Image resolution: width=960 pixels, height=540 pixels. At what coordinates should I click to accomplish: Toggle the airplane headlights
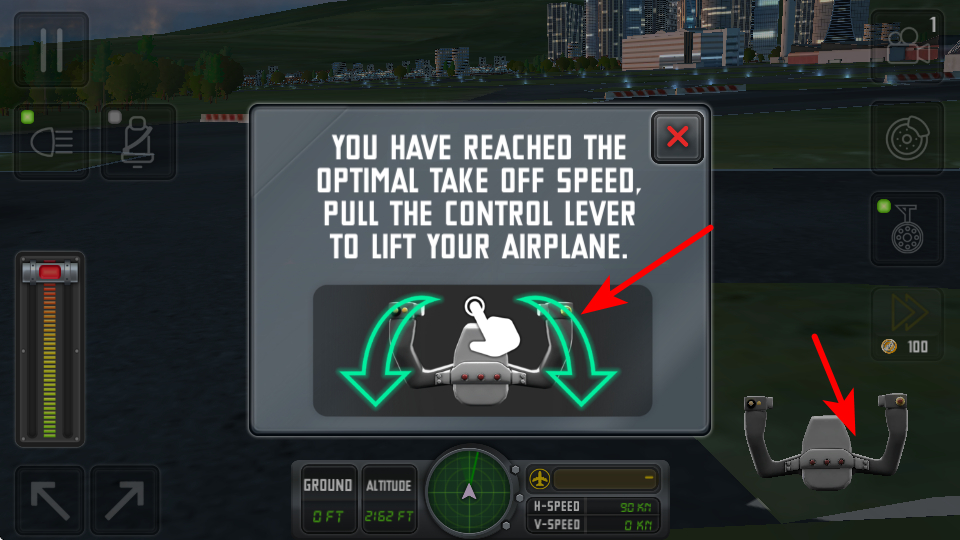(x=52, y=142)
